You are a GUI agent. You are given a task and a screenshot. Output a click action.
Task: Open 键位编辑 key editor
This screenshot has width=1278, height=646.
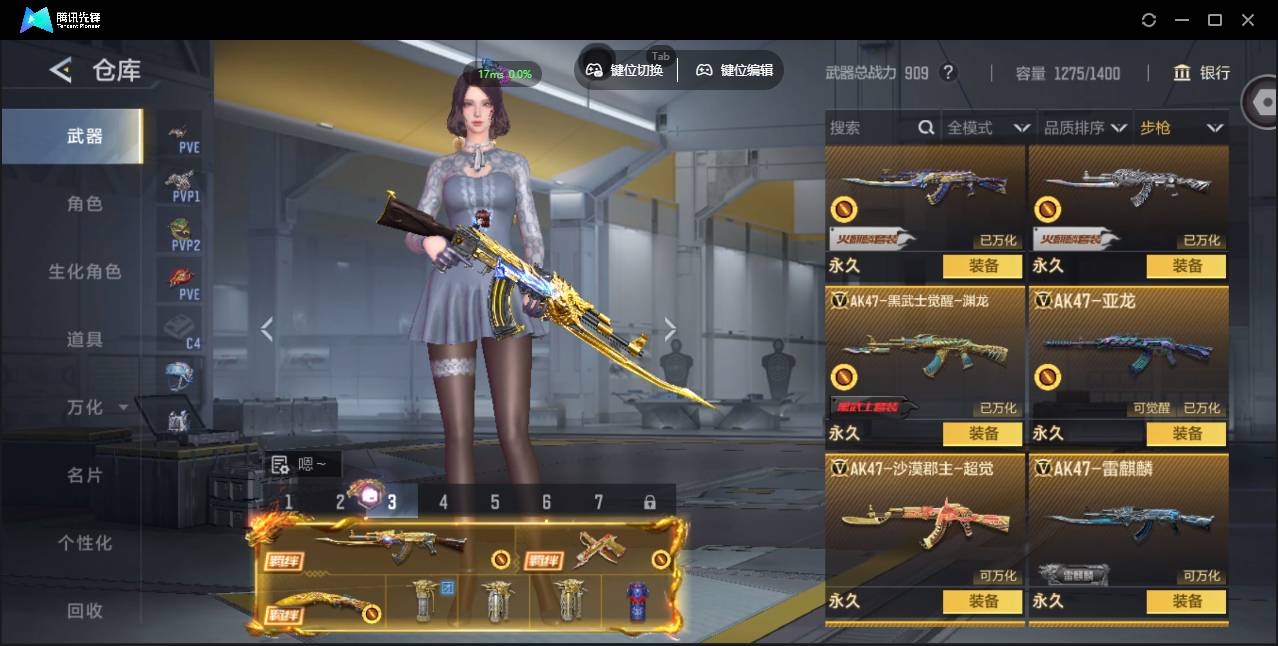735,70
